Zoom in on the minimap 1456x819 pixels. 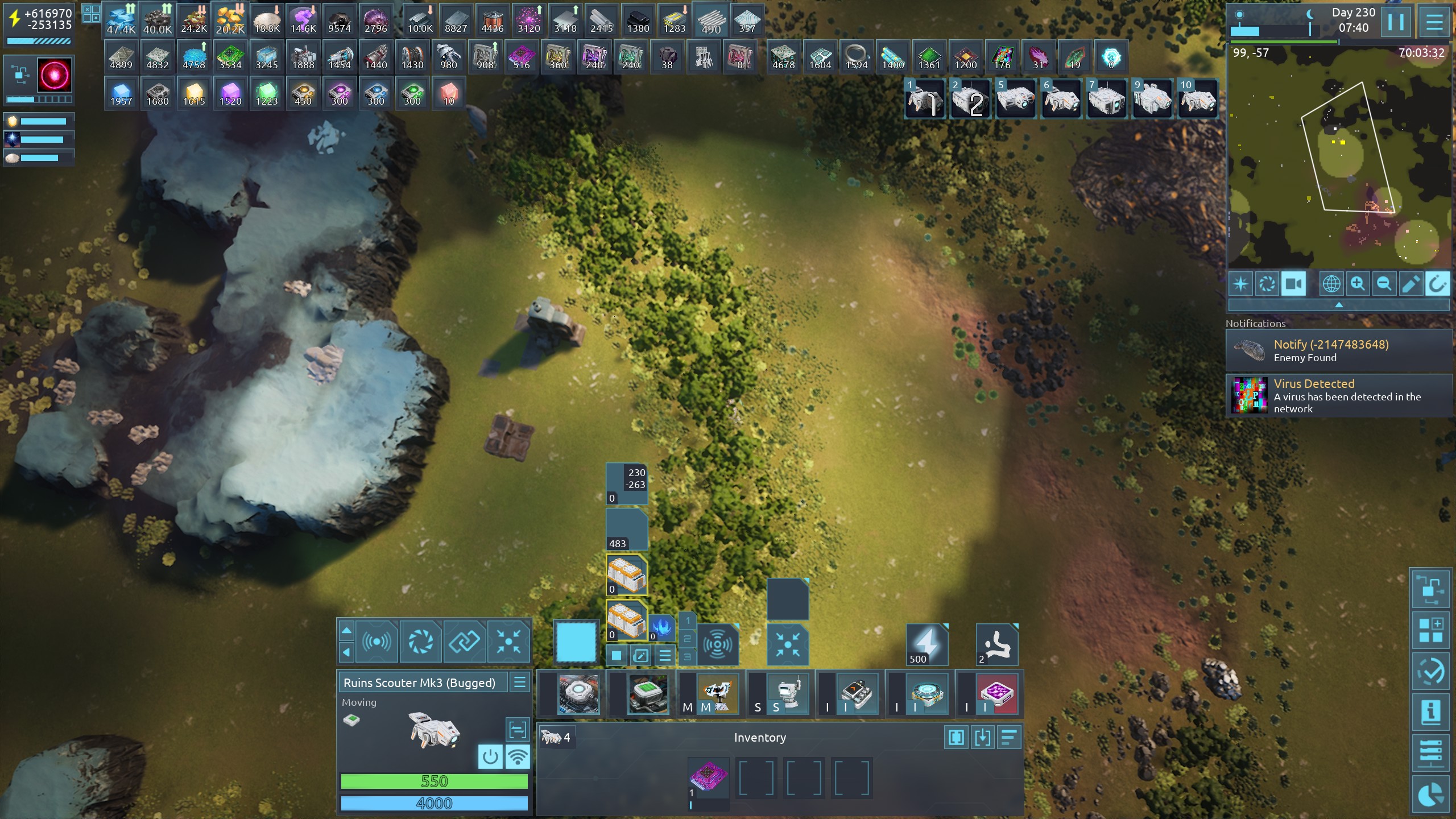click(x=1358, y=284)
